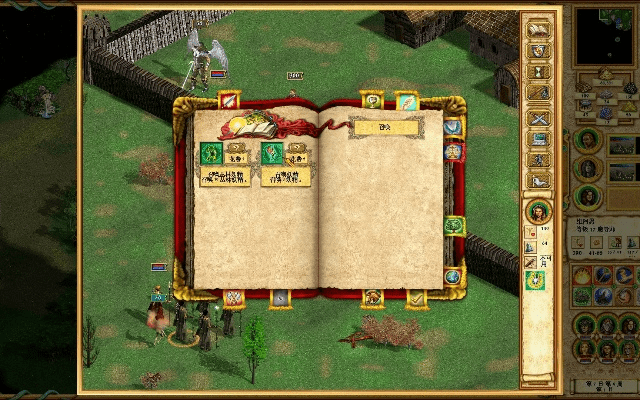The height and width of the screenshot is (400, 640).
Task: Click the large hero portrait beside toolbar
Action: tap(538, 211)
